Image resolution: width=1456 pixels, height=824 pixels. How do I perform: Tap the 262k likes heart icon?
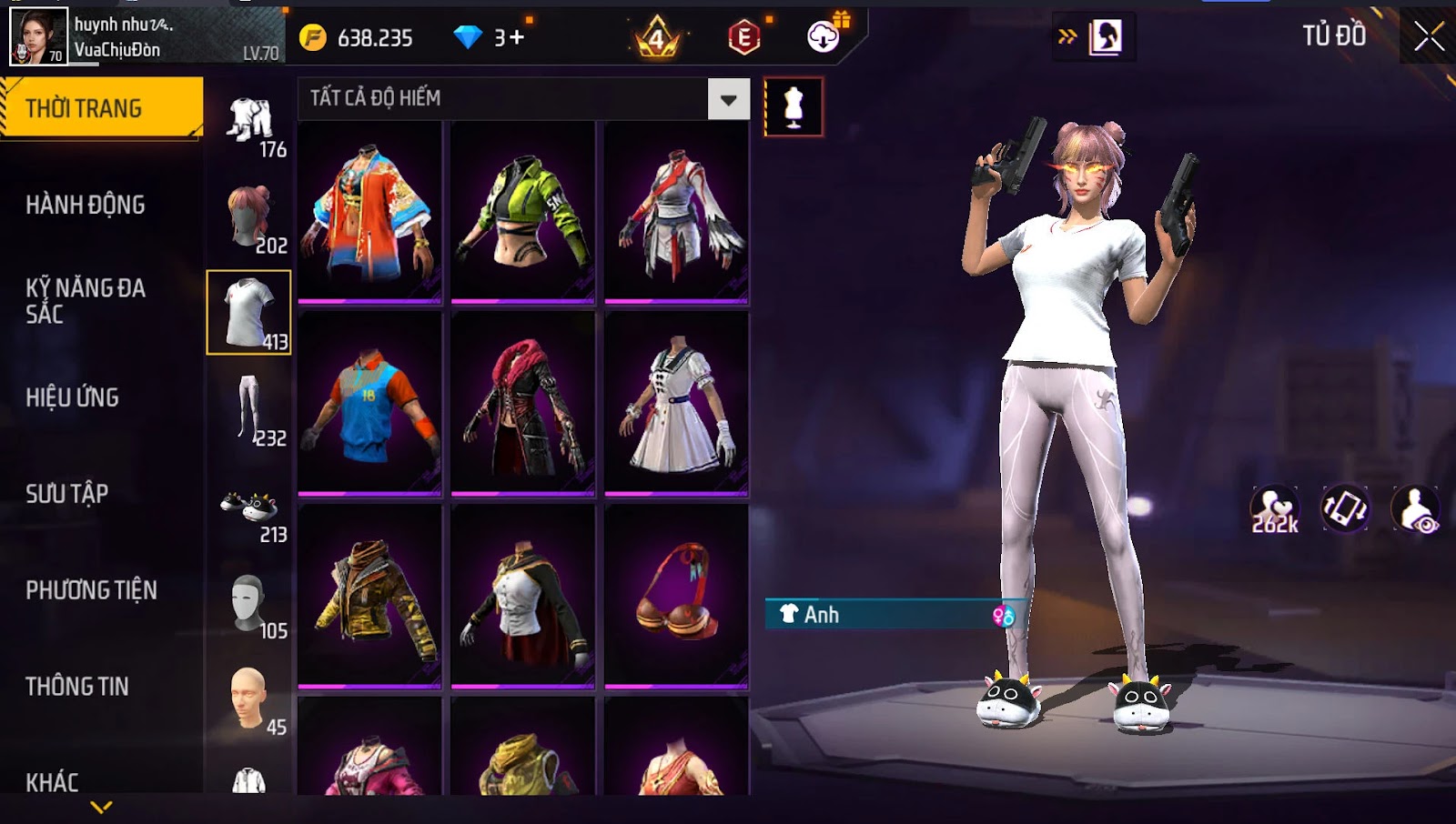[1274, 509]
